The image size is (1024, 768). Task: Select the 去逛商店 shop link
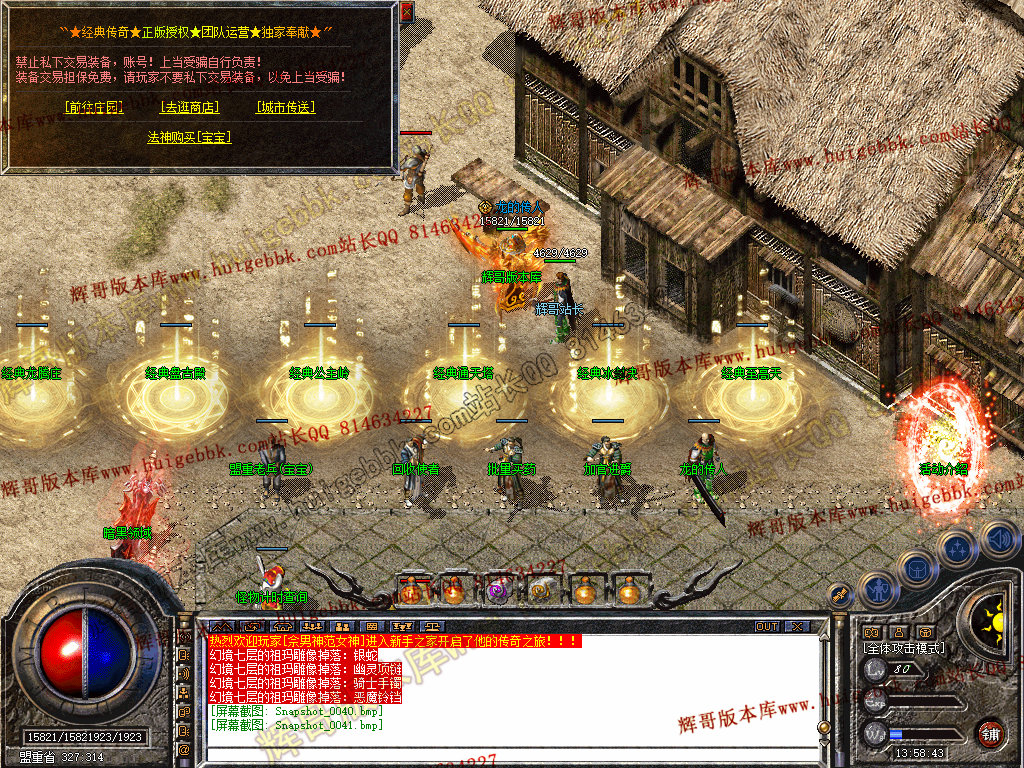[x=190, y=107]
